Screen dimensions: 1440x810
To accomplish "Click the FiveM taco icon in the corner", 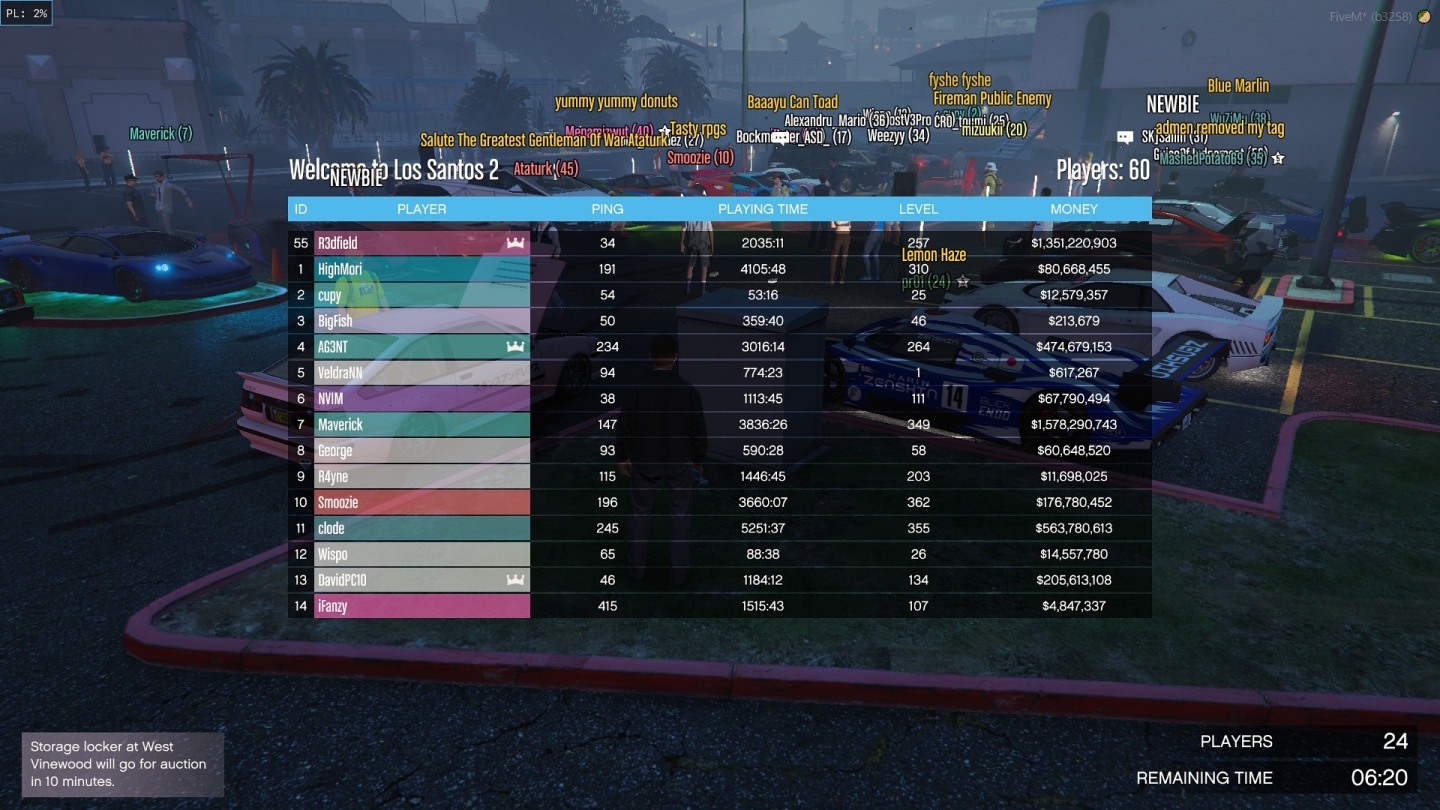I will pyautogui.click(x=1424, y=16).
